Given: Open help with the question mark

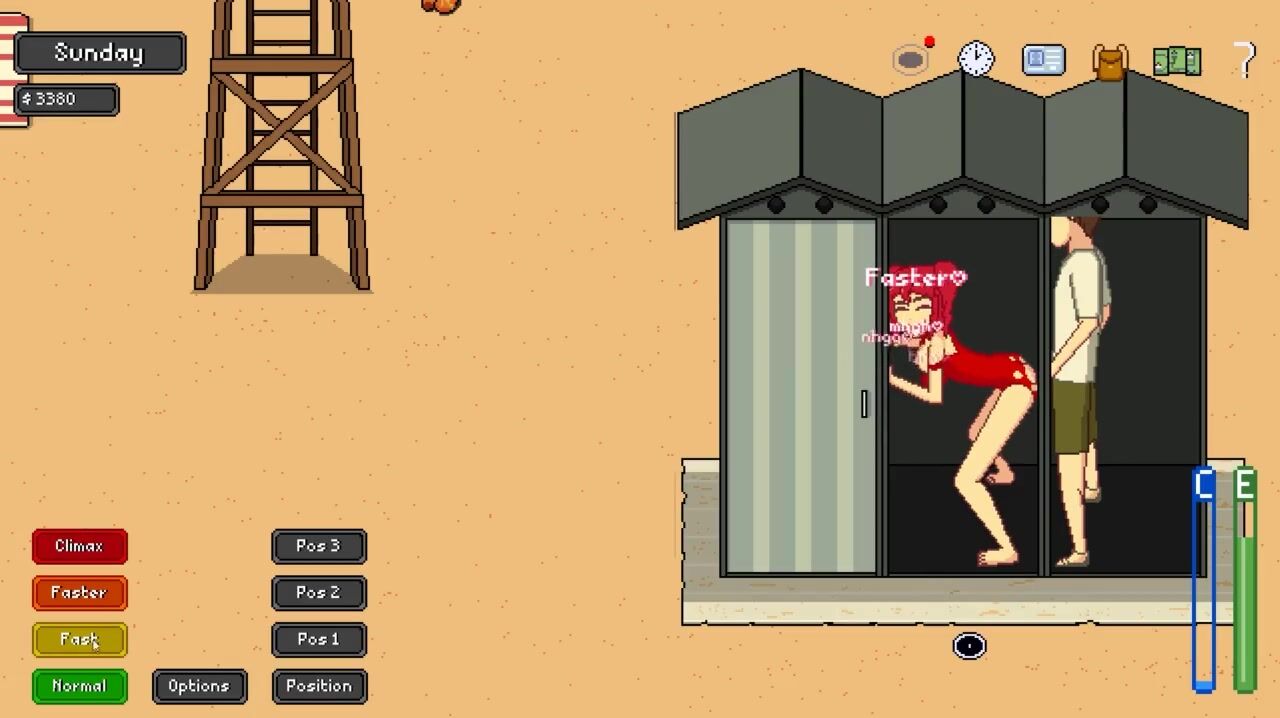Looking at the screenshot, I should coord(1244,60).
